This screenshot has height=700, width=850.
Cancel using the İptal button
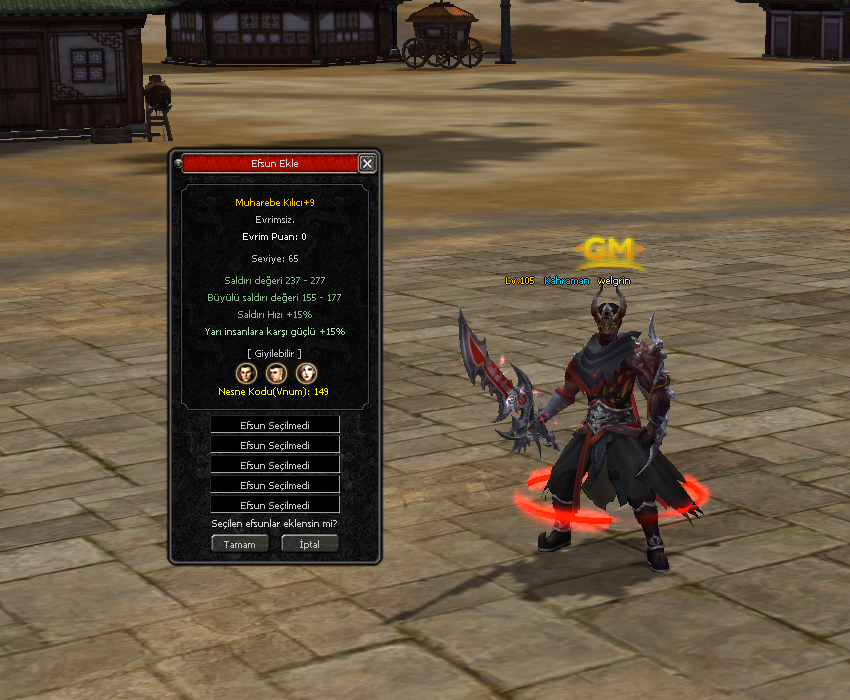[x=309, y=544]
